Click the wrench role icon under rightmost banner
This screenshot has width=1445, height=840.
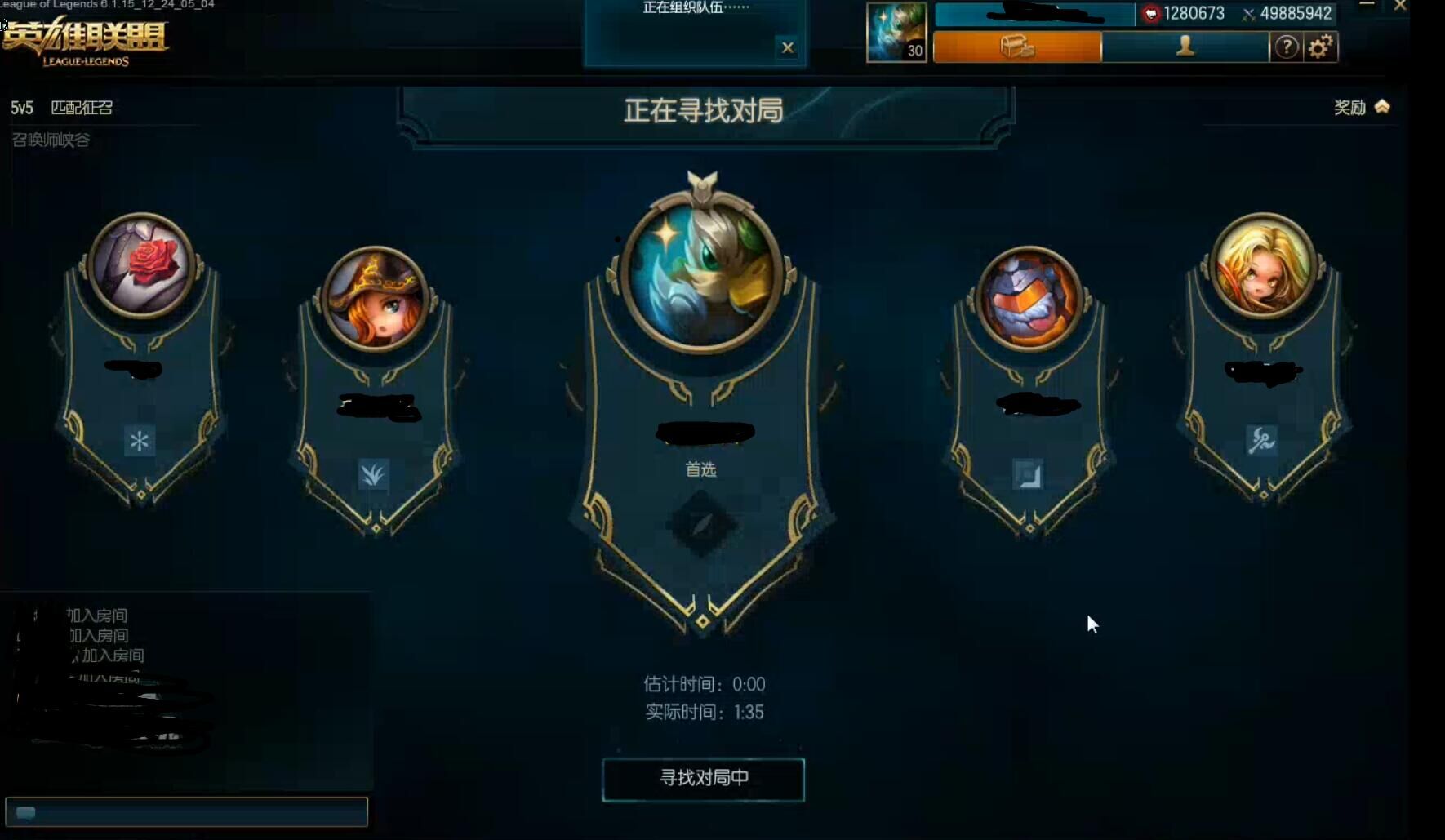coord(1260,441)
